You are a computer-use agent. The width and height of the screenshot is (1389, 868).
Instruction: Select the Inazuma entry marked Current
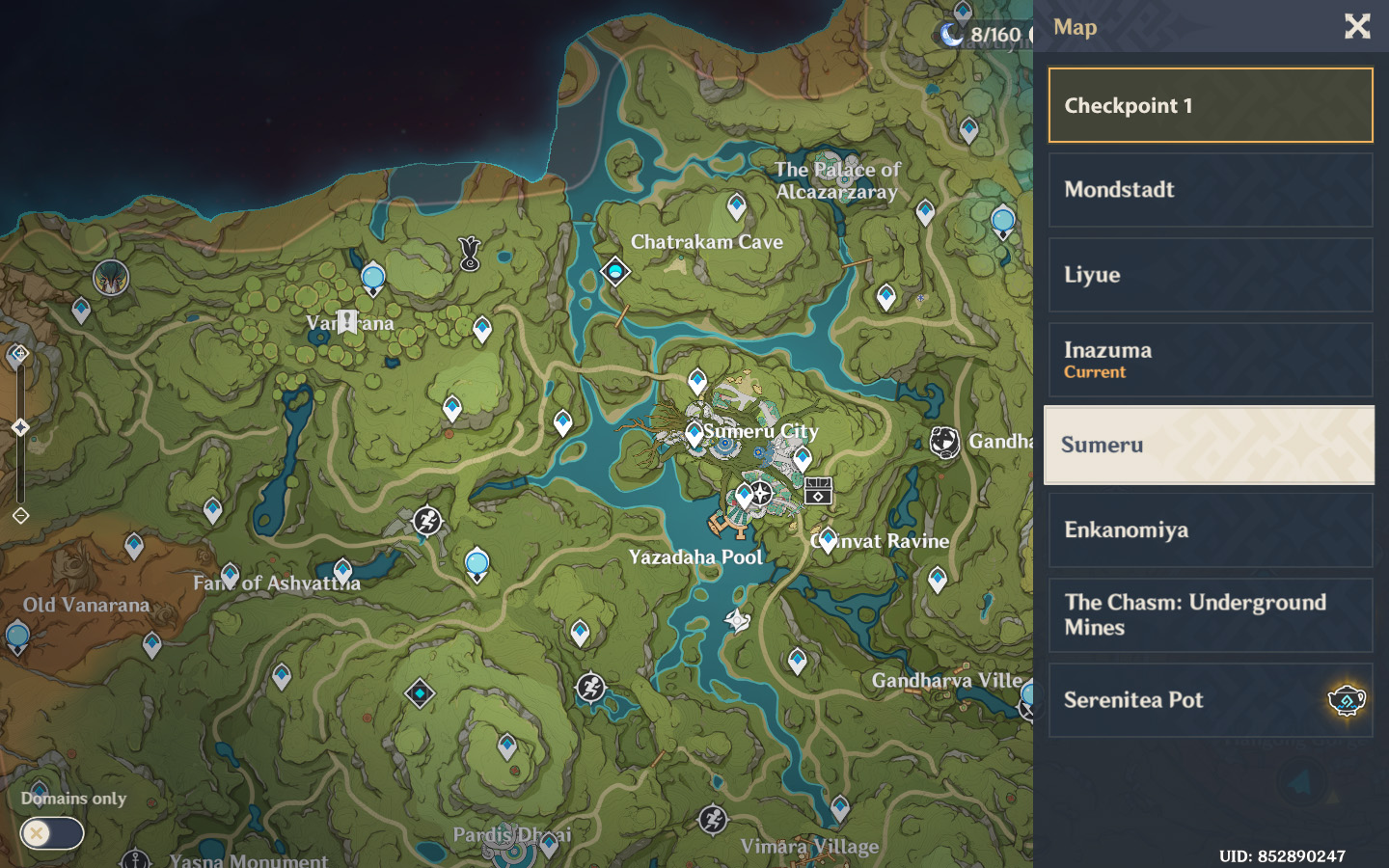[1210, 360]
